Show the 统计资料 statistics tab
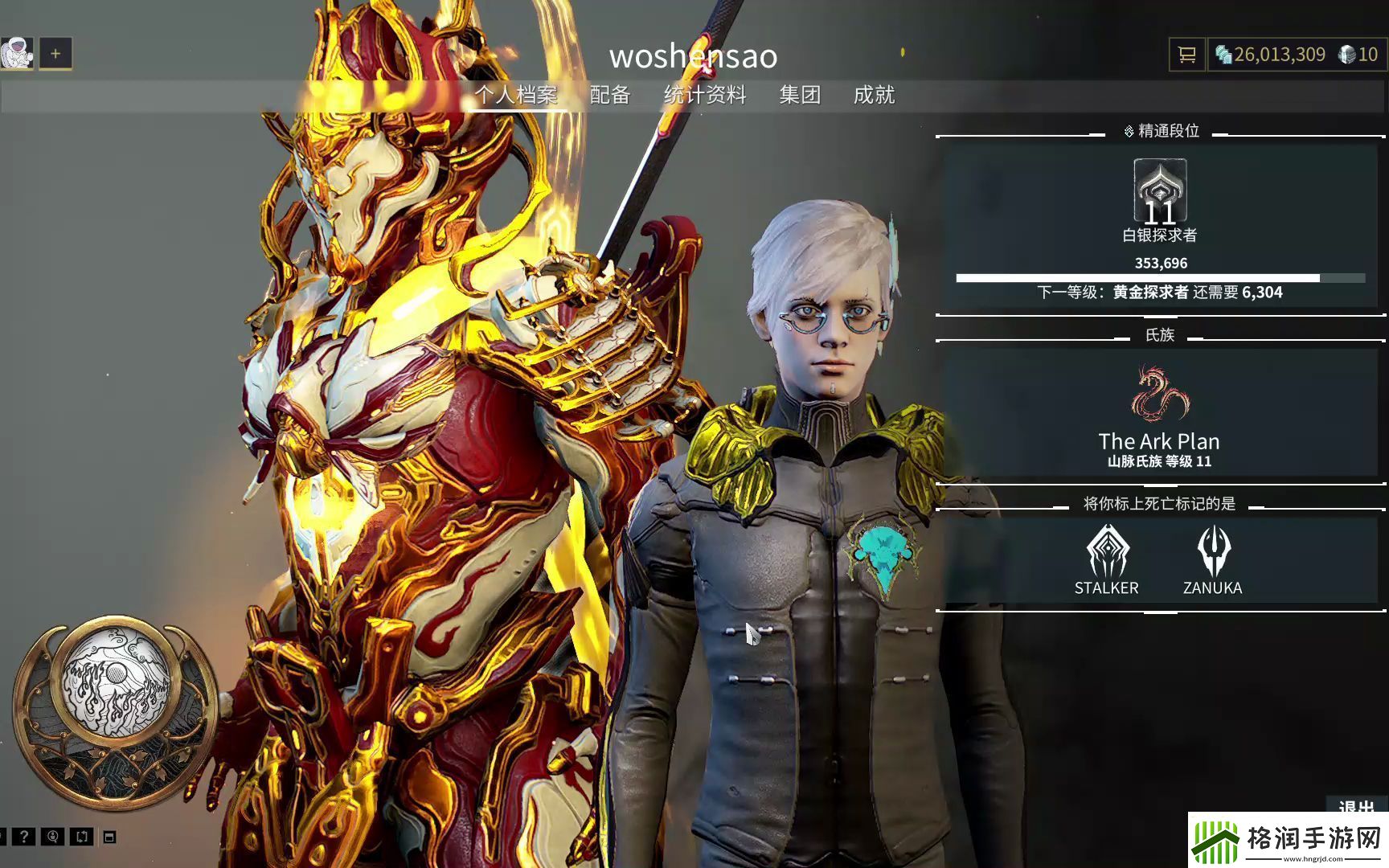1389x868 pixels. point(705,95)
